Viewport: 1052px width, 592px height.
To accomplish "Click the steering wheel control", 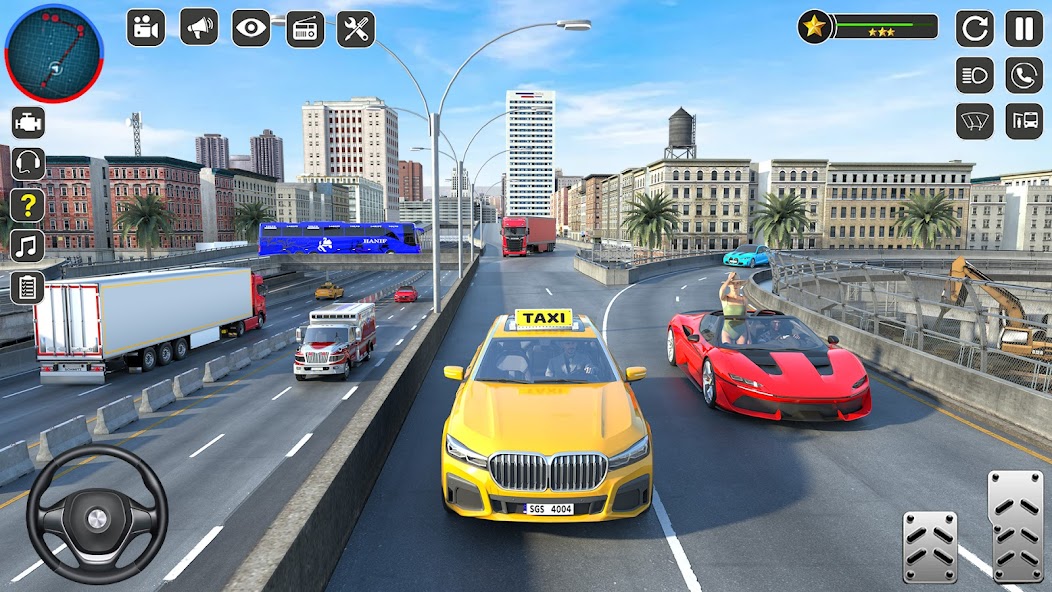I will 97,514.
